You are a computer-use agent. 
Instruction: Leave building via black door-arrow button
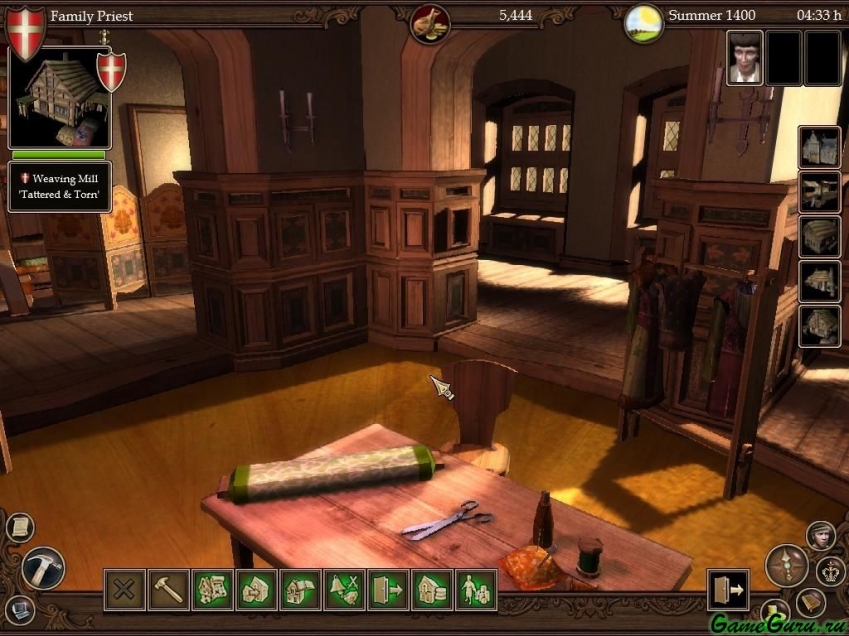(727, 590)
